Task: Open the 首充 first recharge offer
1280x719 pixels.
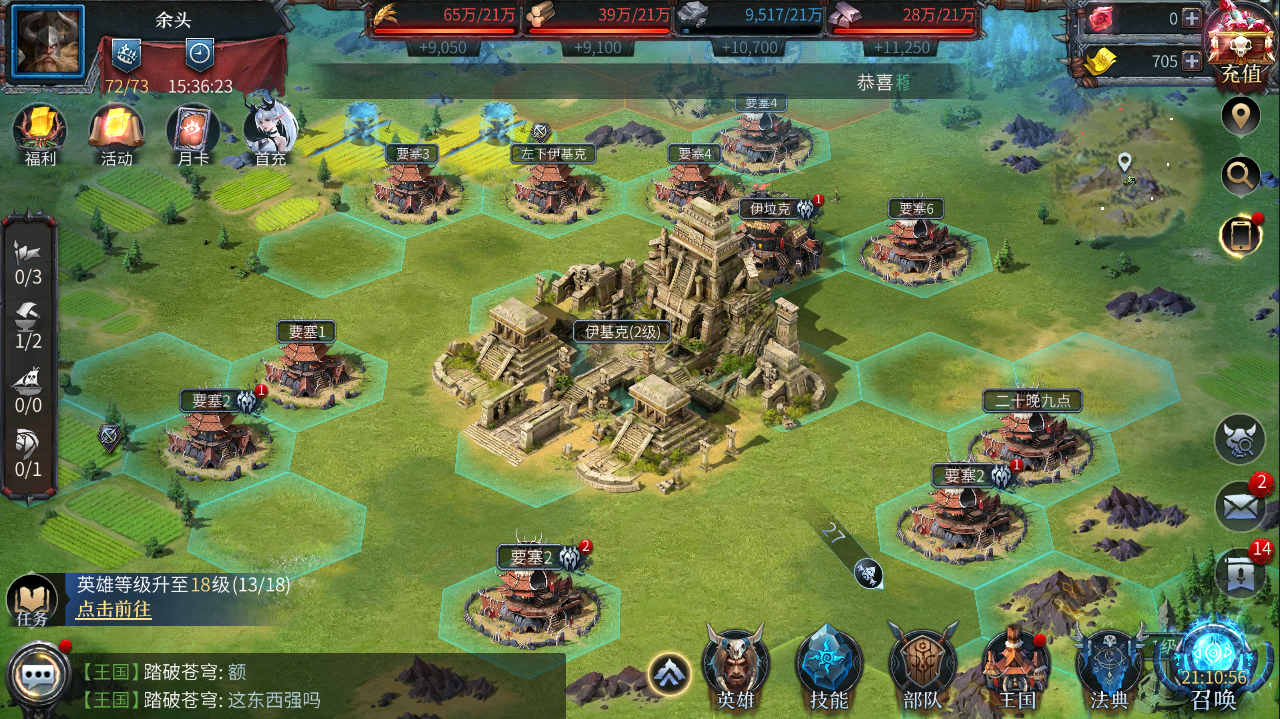Action: [270, 131]
